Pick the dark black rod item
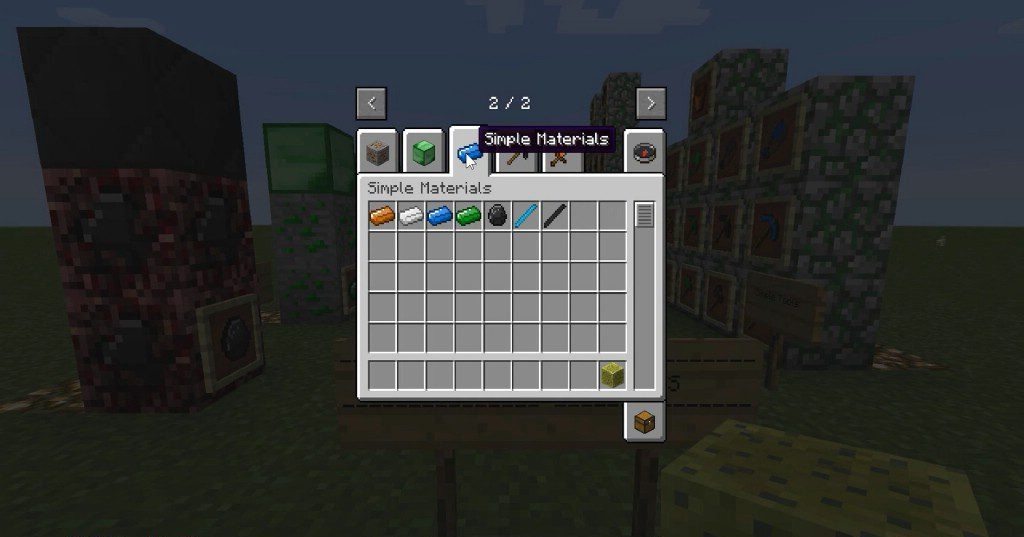This screenshot has width=1024, height=537. click(x=555, y=215)
